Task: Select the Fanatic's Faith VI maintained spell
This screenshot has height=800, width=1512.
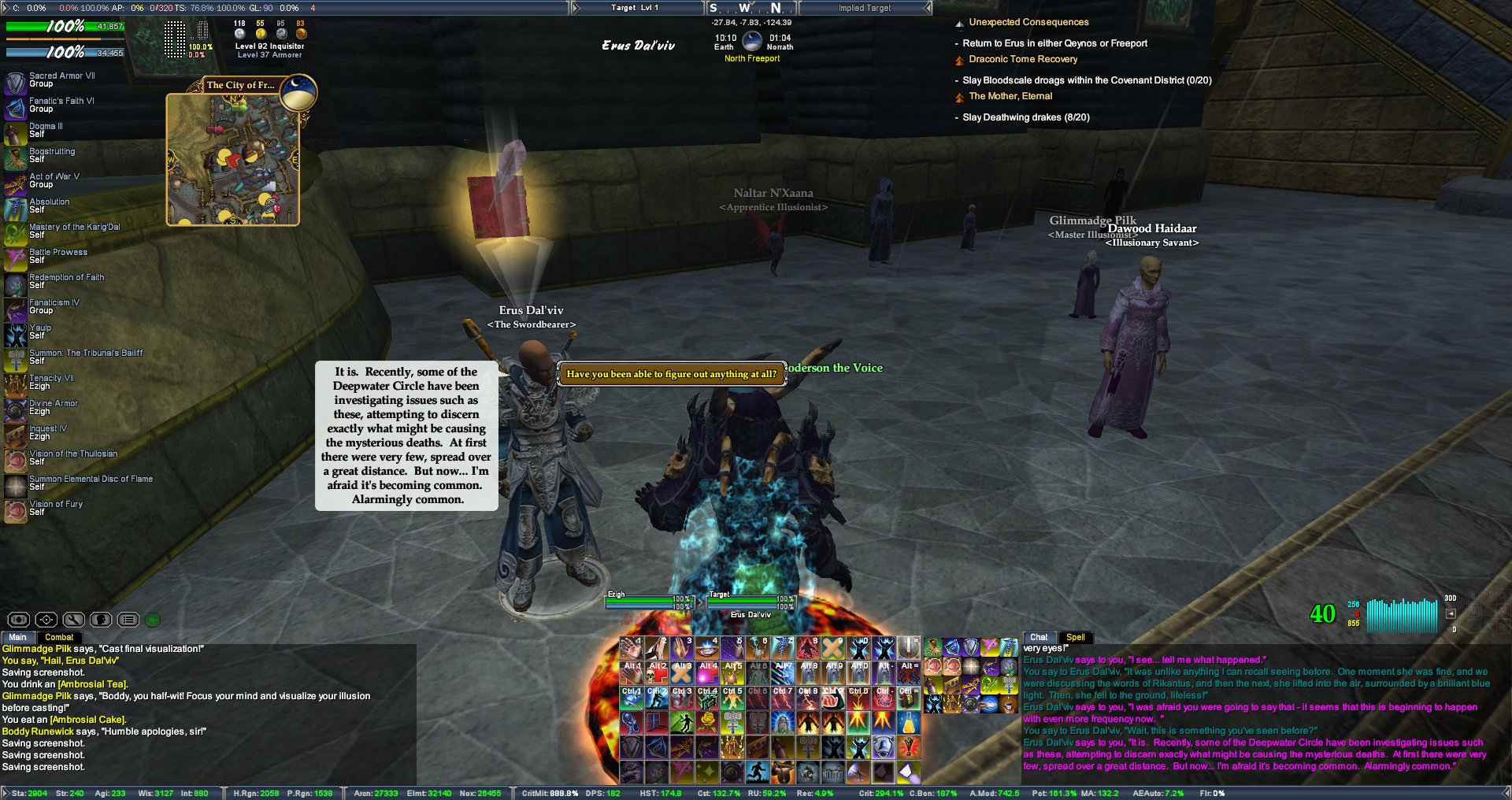Action: [16, 107]
